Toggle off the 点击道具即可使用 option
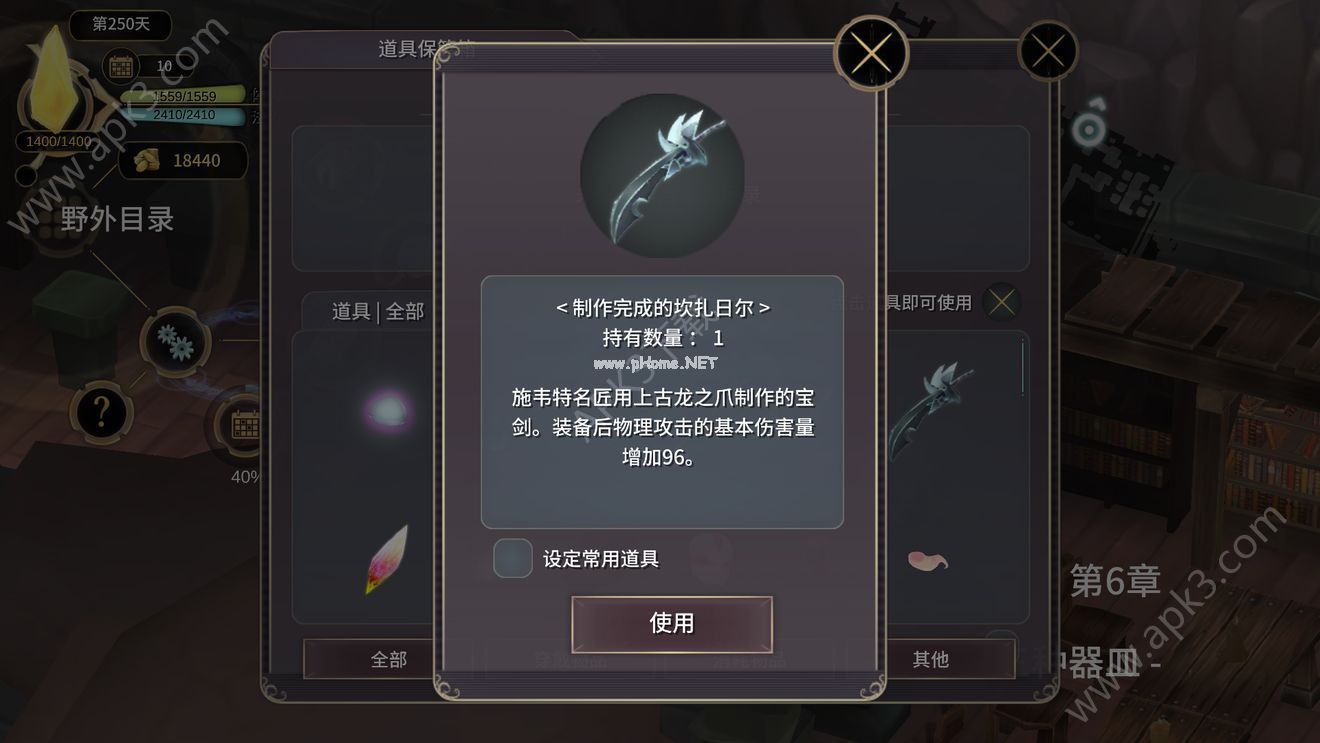Image resolution: width=1320 pixels, height=743 pixels. pos(1000,301)
